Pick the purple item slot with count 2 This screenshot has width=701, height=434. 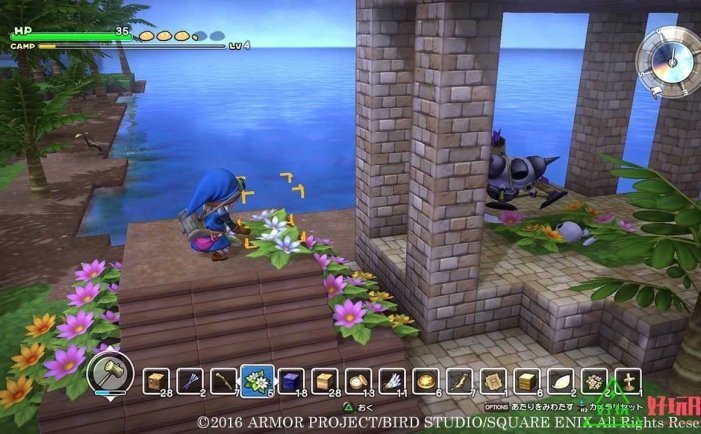point(189,380)
